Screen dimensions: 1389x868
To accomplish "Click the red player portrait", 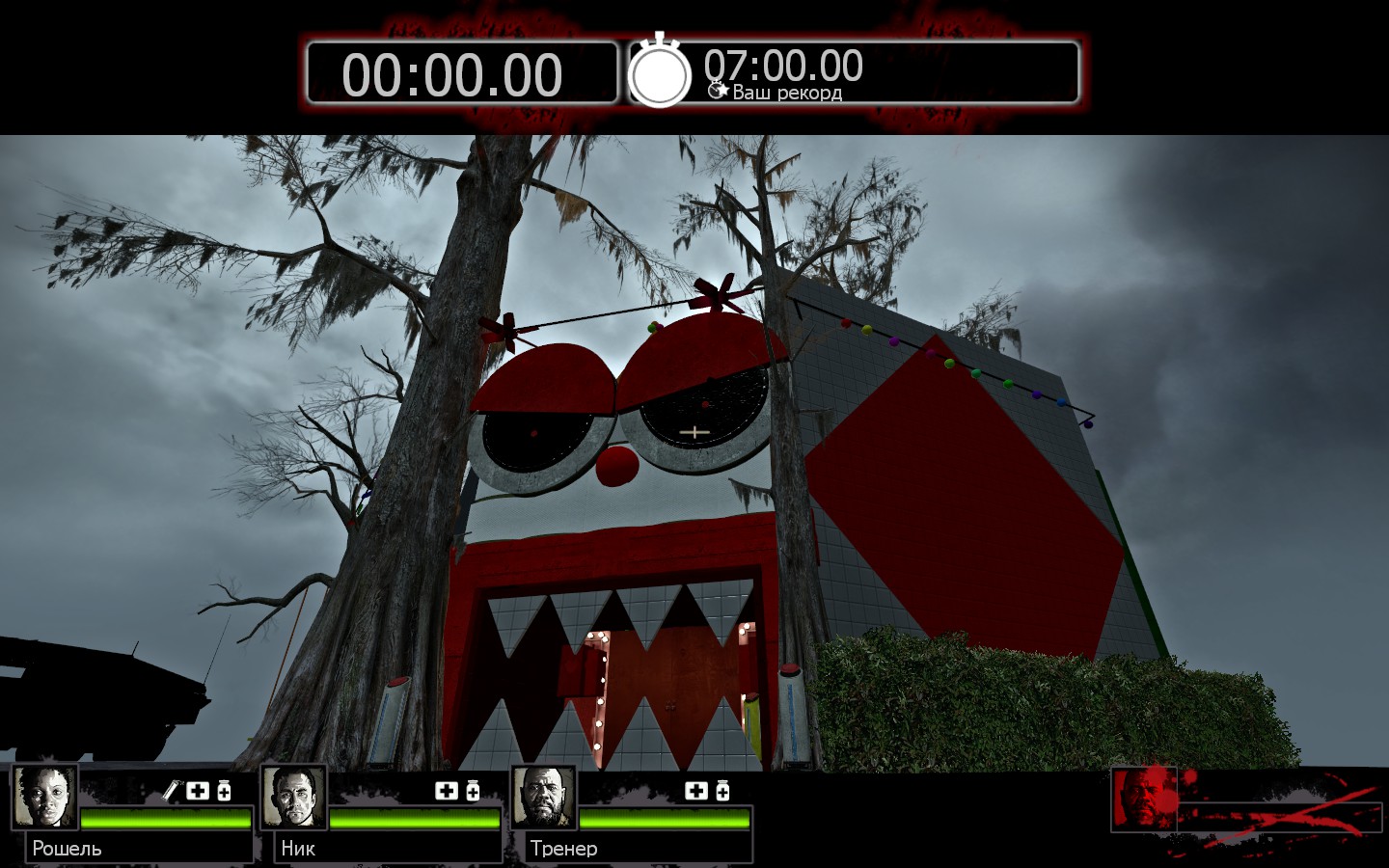I will click(1144, 799).
